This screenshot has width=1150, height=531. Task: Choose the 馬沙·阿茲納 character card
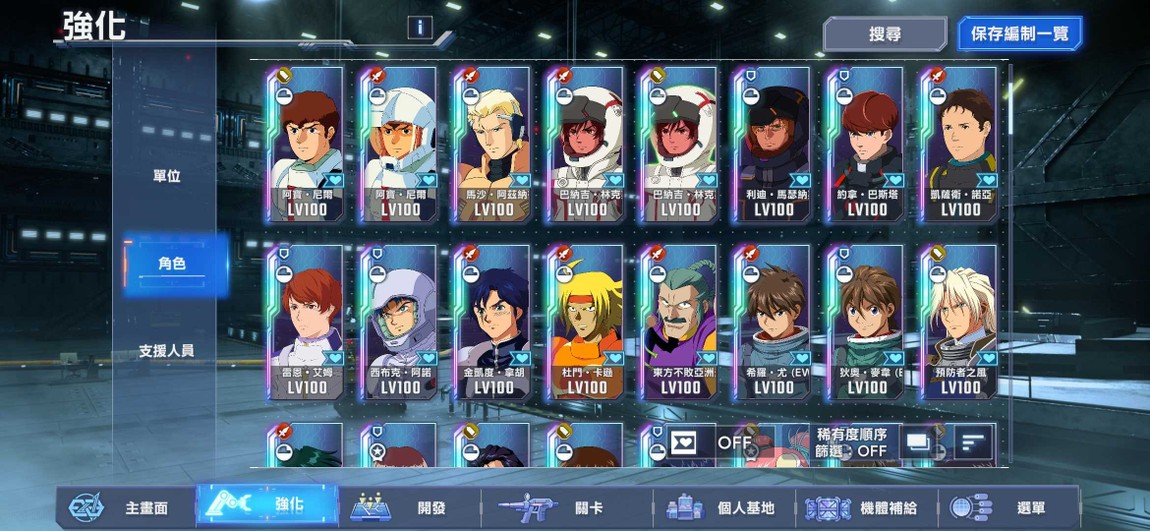pyautogui.click(x=492, y=145)
